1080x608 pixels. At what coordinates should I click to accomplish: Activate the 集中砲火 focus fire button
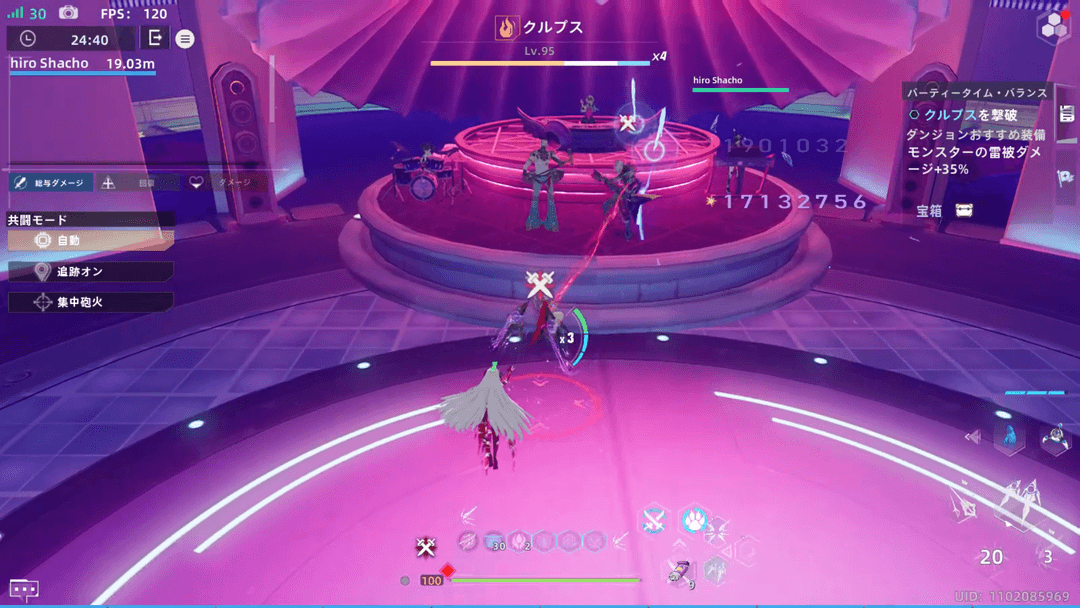click(x=90, y=302)
